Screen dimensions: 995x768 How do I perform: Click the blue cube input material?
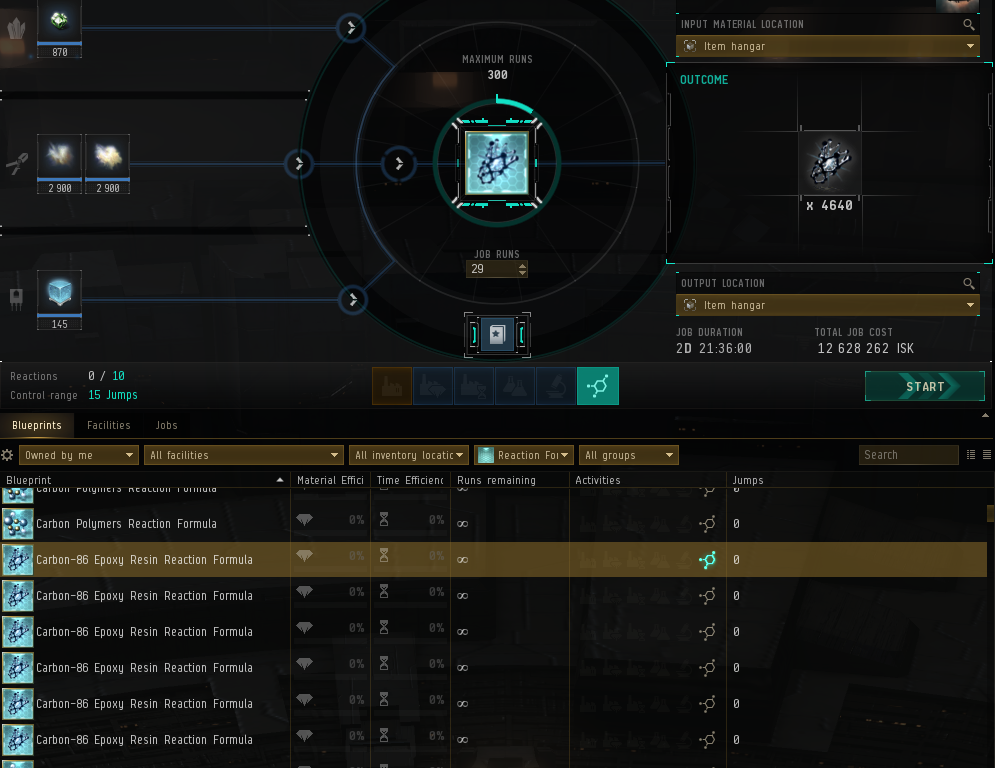59,292
